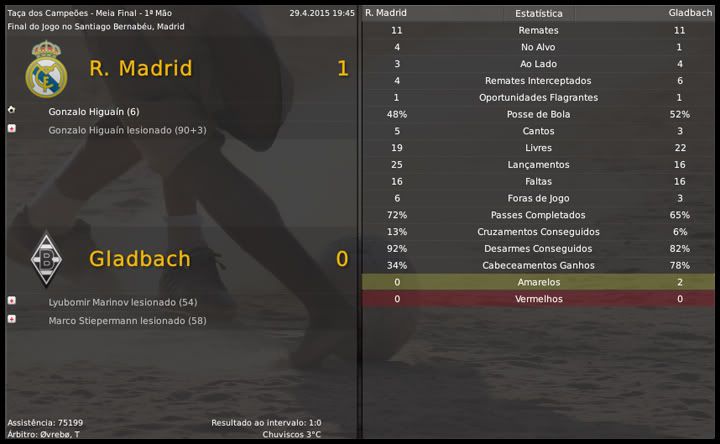Click the Gladbach club crest
Screen dimensions: 720x444
click(x=45, y=259)
